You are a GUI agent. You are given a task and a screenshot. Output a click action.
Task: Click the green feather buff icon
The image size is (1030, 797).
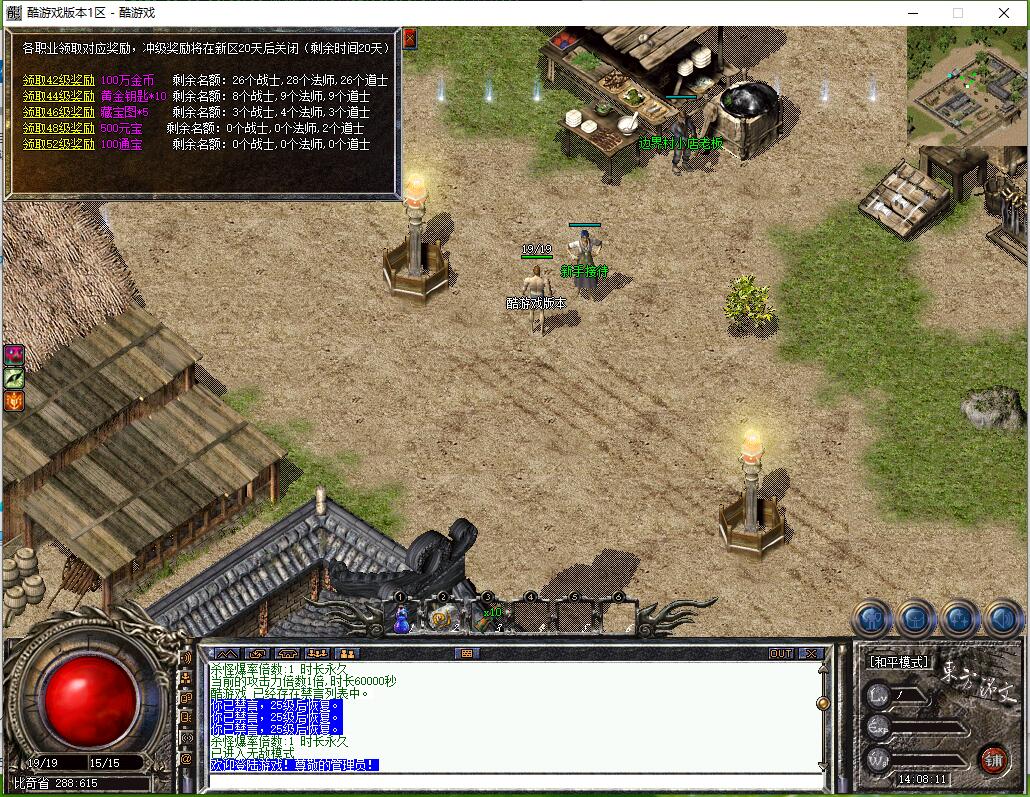(14, 377)
